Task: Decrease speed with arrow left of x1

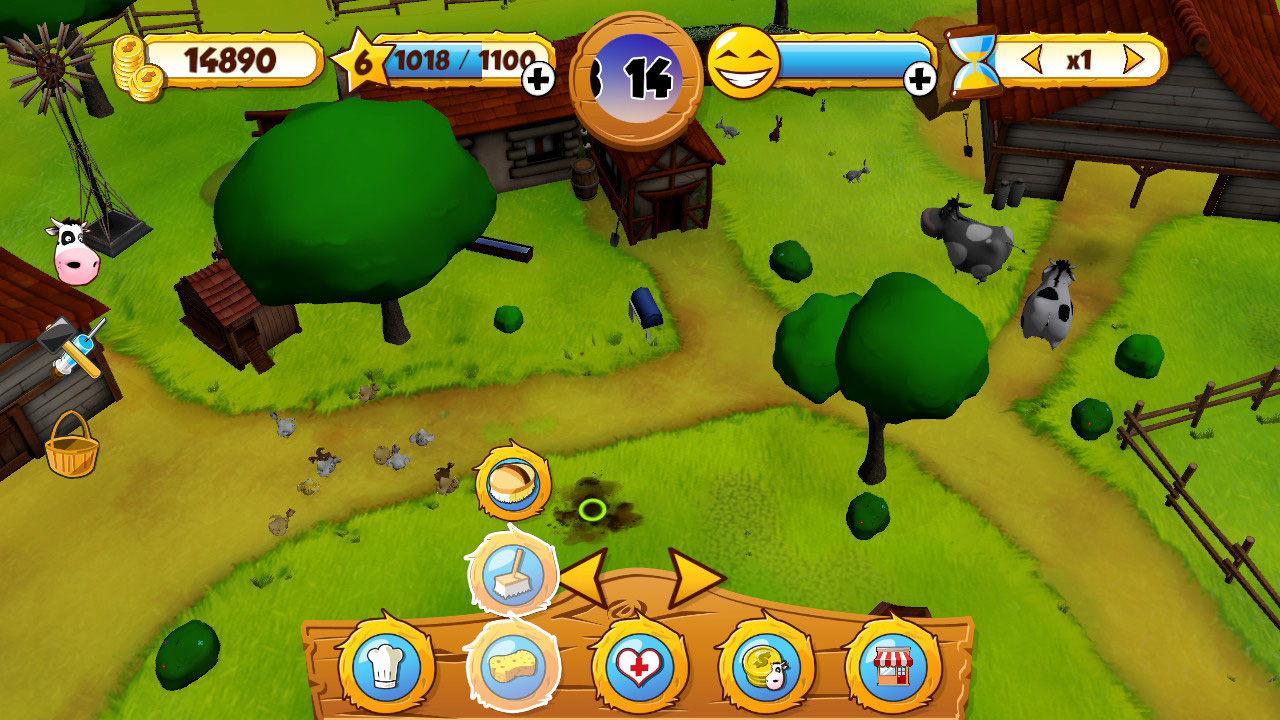Action: (1033, 60)
